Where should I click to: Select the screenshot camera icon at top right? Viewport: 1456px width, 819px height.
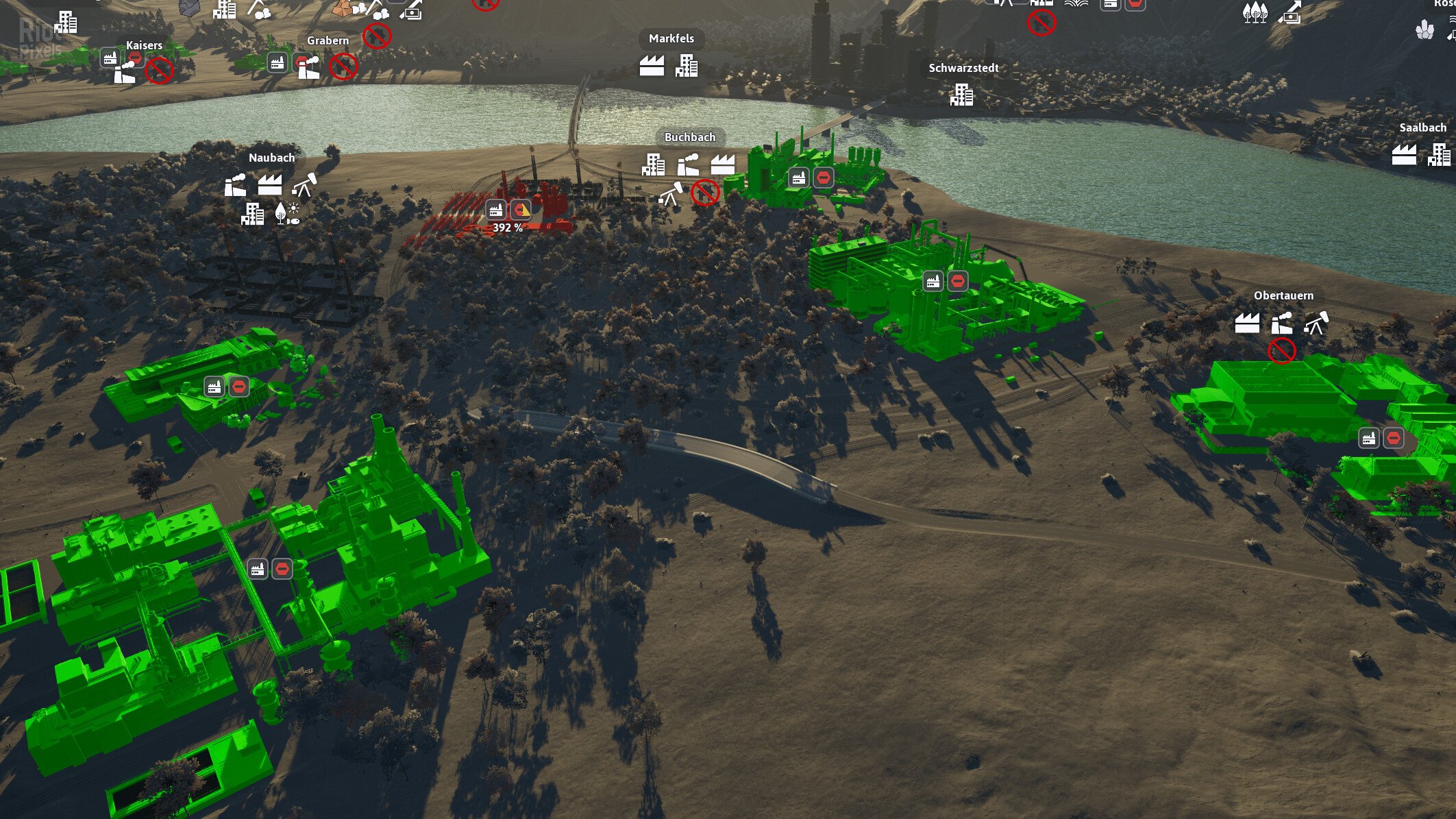point(1292,16)
